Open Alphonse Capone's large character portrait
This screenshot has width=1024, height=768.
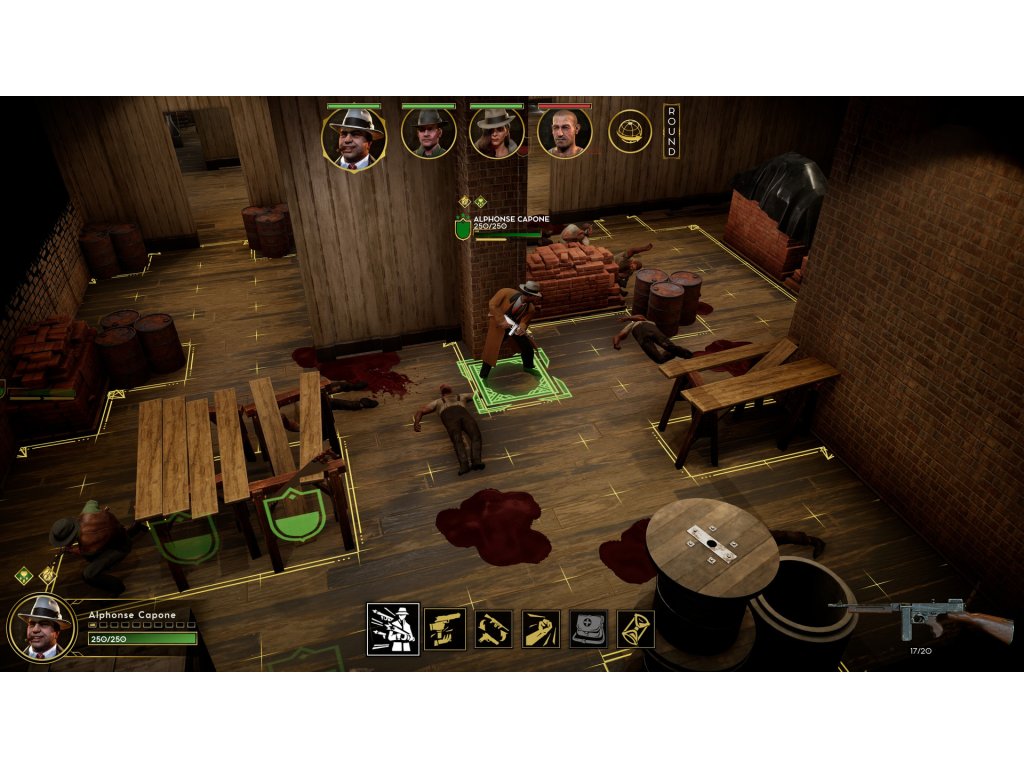(x=42, y=627)
